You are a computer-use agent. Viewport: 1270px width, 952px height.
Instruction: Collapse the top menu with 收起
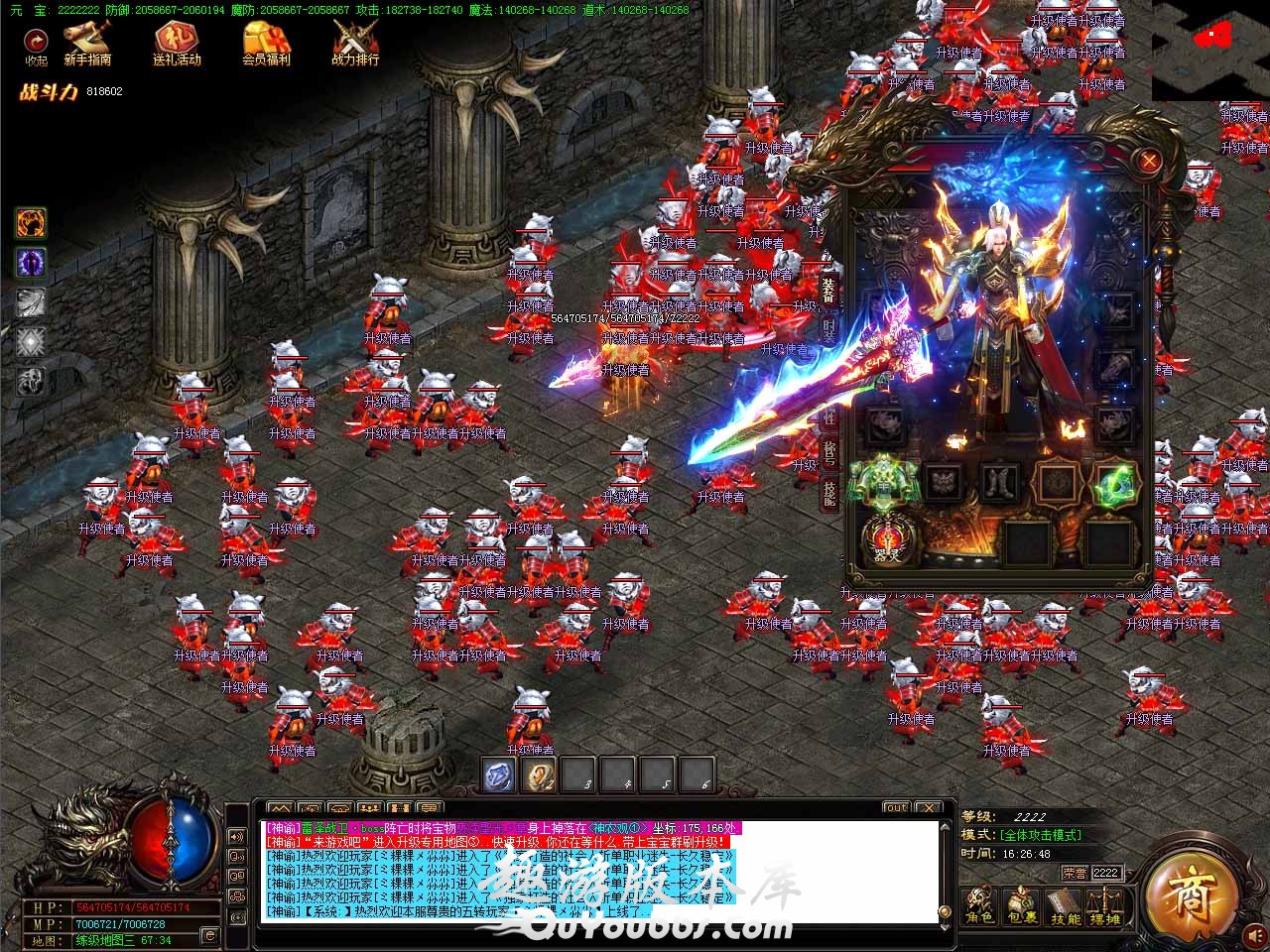[36, 45]
